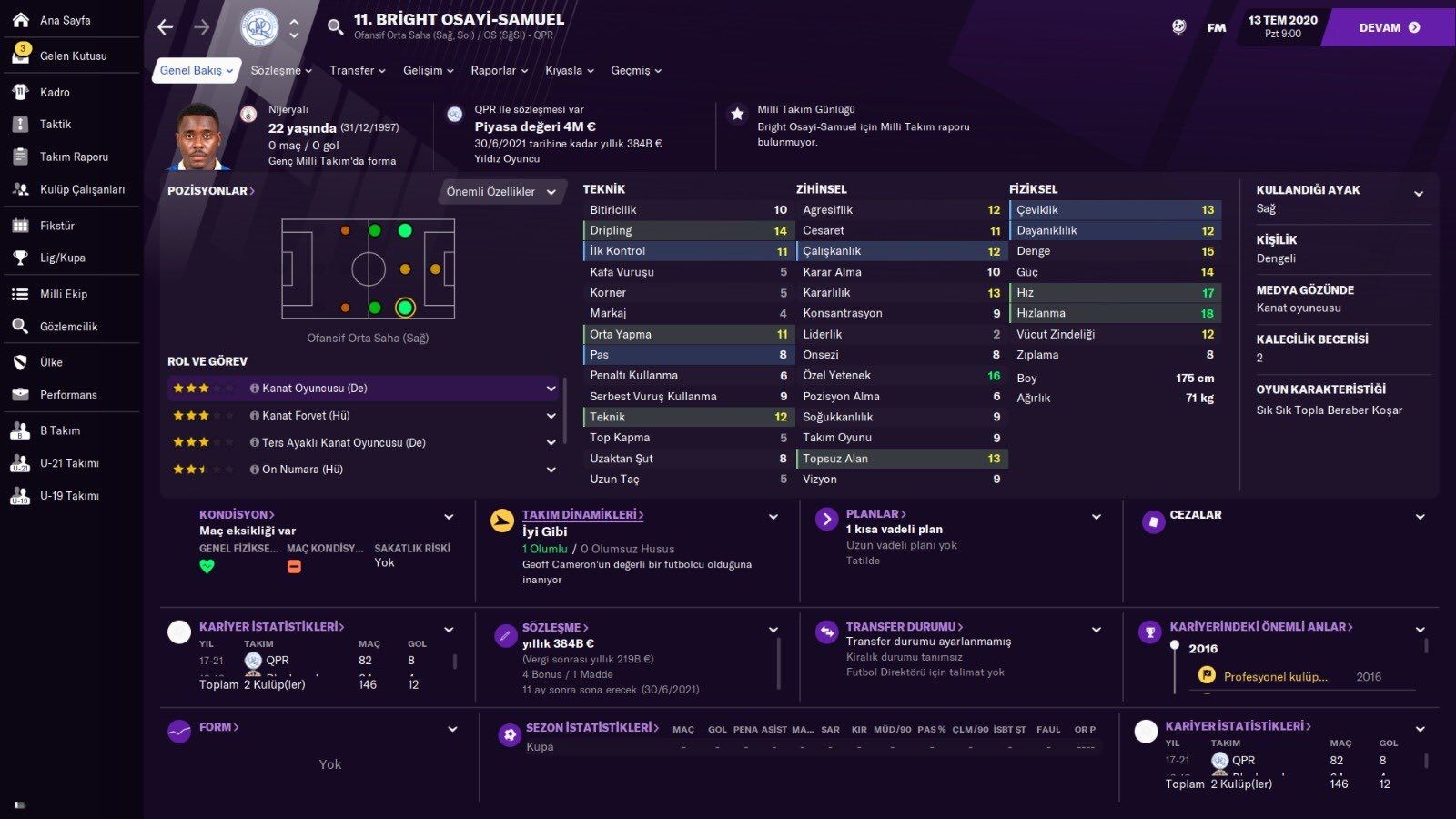Viewport: 1456px width, 819px height.
Task: Switch to the Sözleşme tab
Action: pyautogui.click(x=276, y=70)
